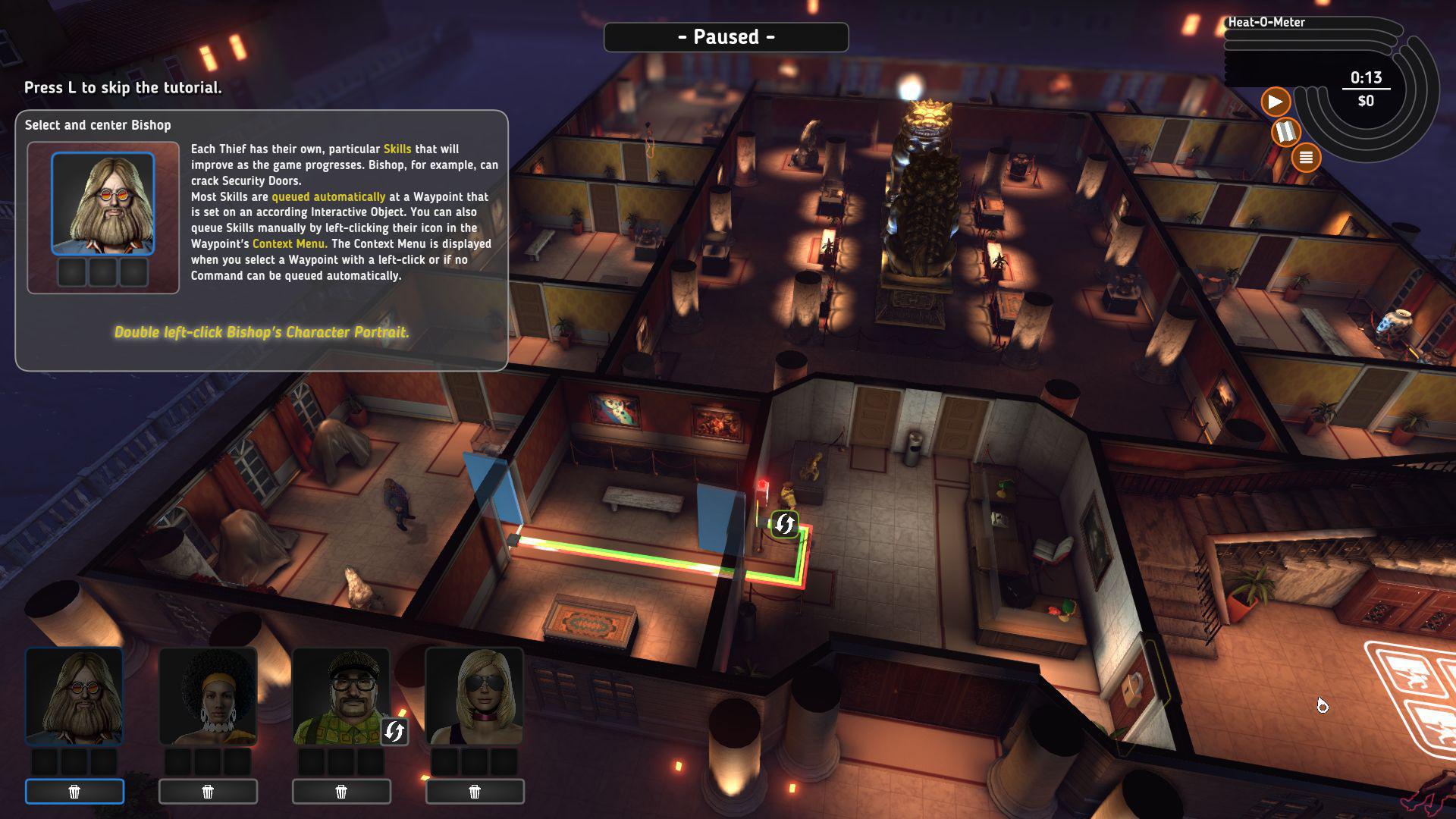Click the Paused banner at the top
The image size is (1456, 819).
(726, 36)
